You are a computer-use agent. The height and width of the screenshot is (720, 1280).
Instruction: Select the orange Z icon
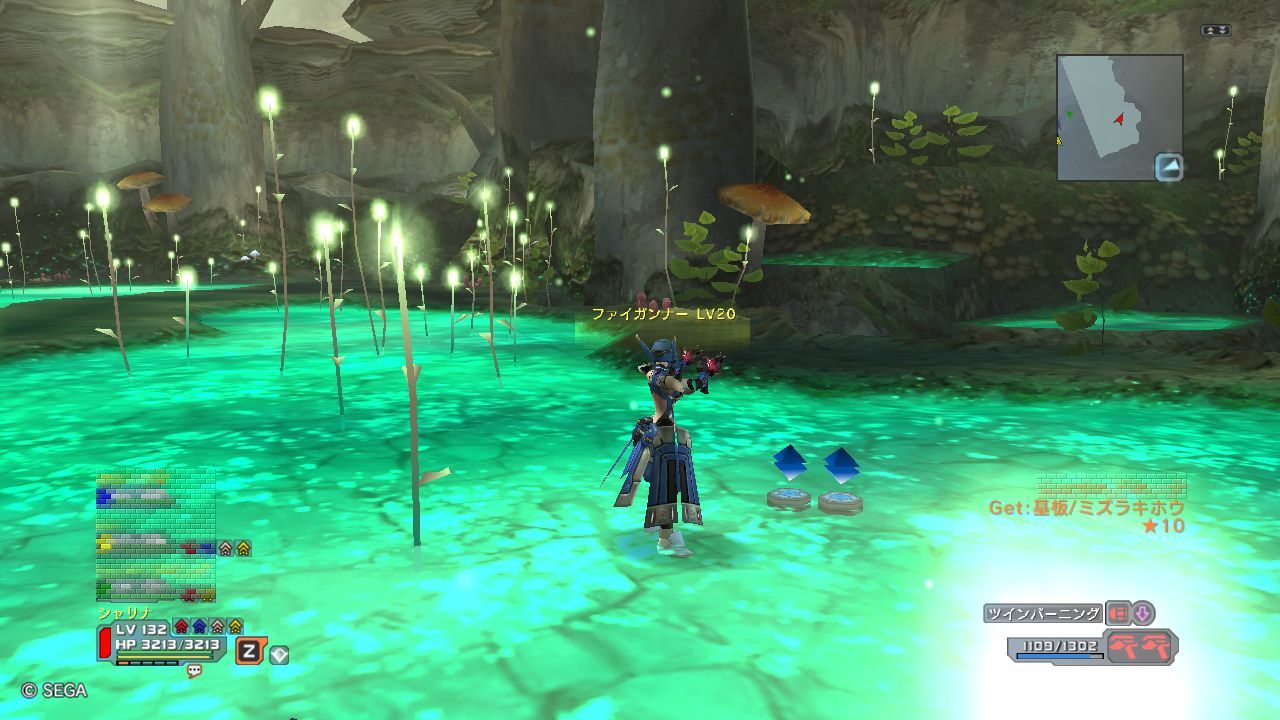[249, 652]
